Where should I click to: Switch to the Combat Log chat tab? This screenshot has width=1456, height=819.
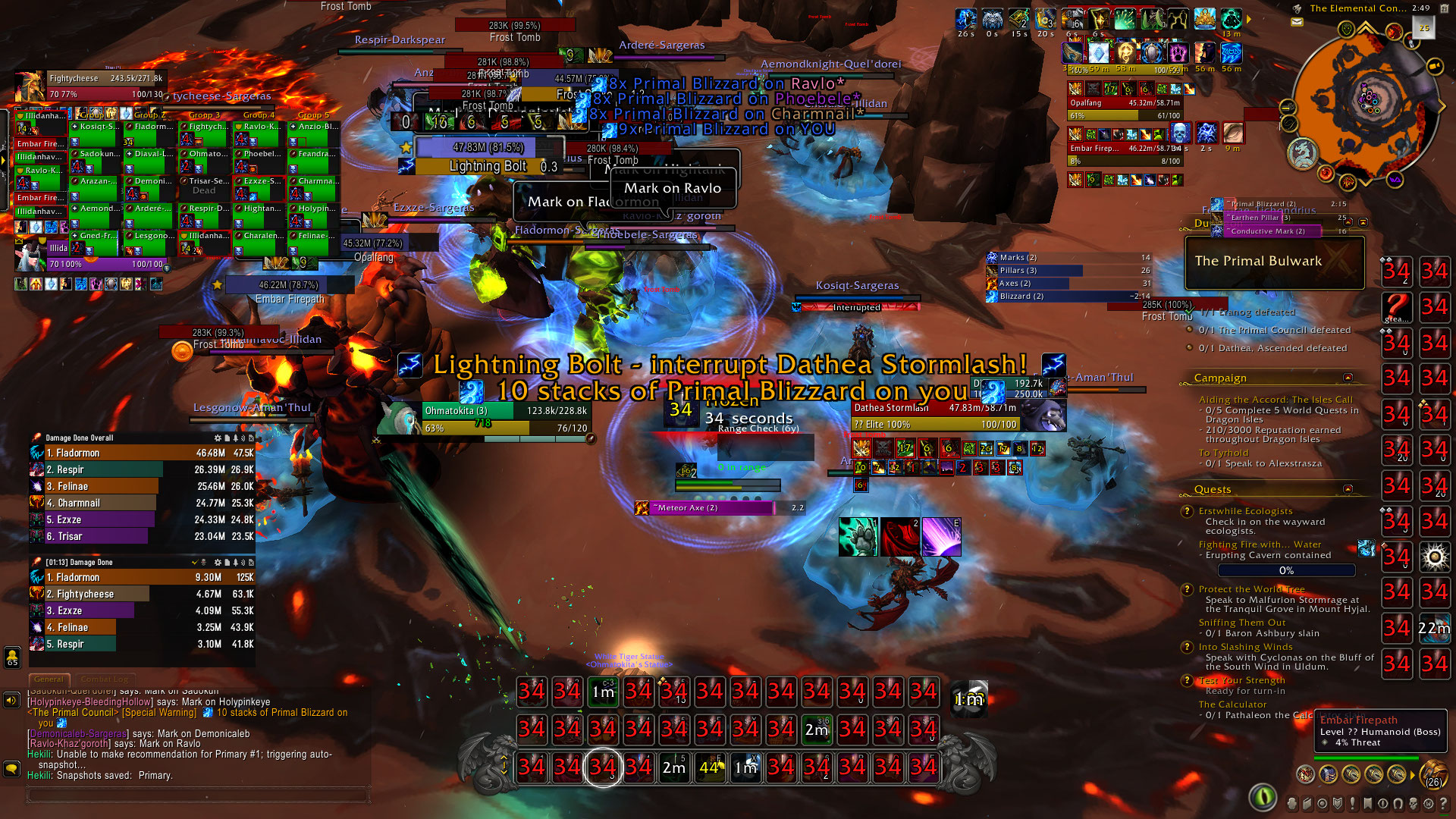105,679
